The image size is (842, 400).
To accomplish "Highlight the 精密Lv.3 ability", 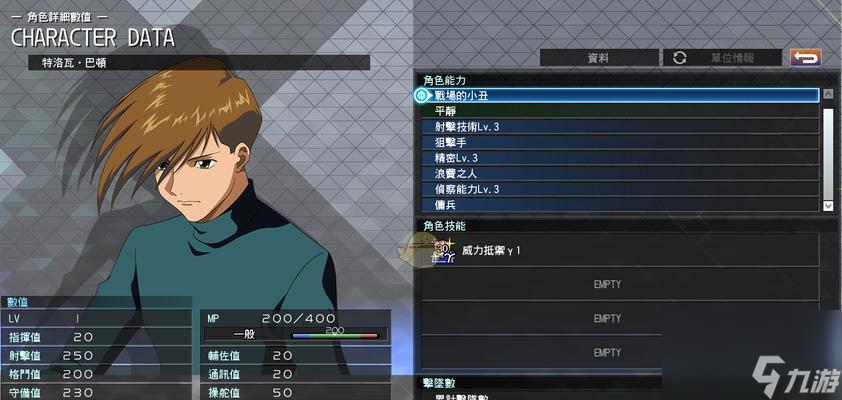I will tap(620, 158).
